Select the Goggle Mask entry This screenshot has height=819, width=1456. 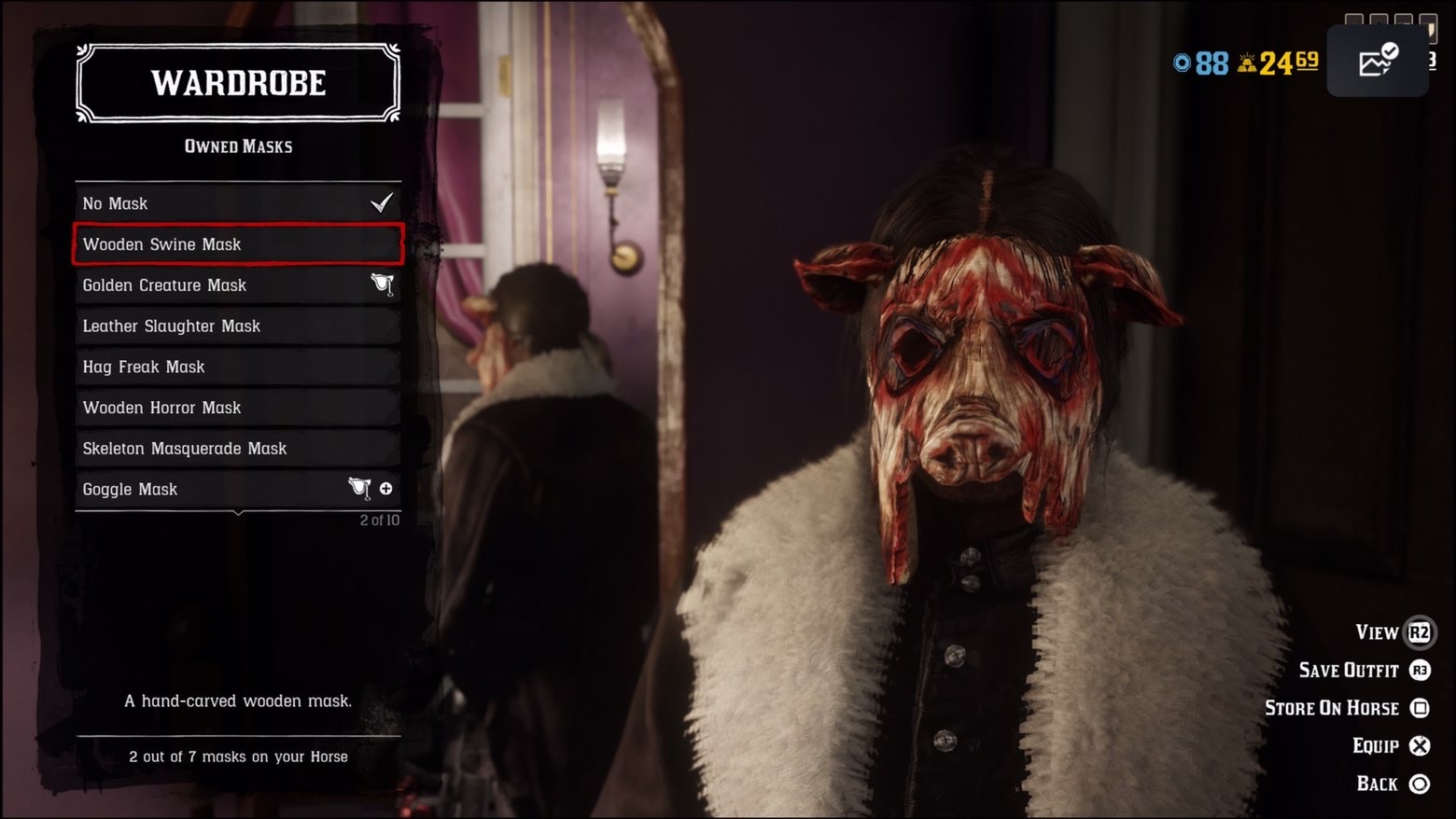pos(238,490)
